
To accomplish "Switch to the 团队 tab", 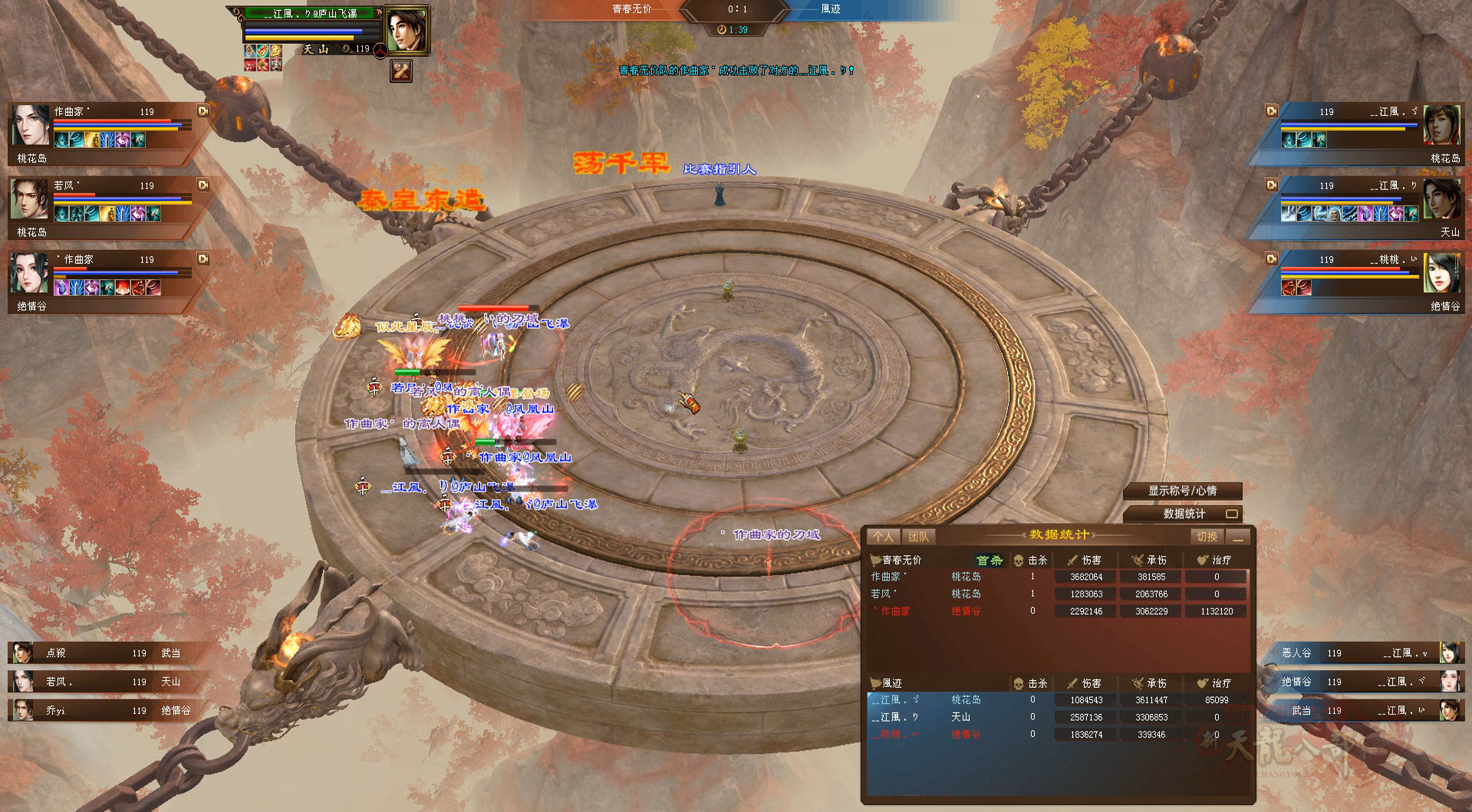I will [x=918, y=536].
